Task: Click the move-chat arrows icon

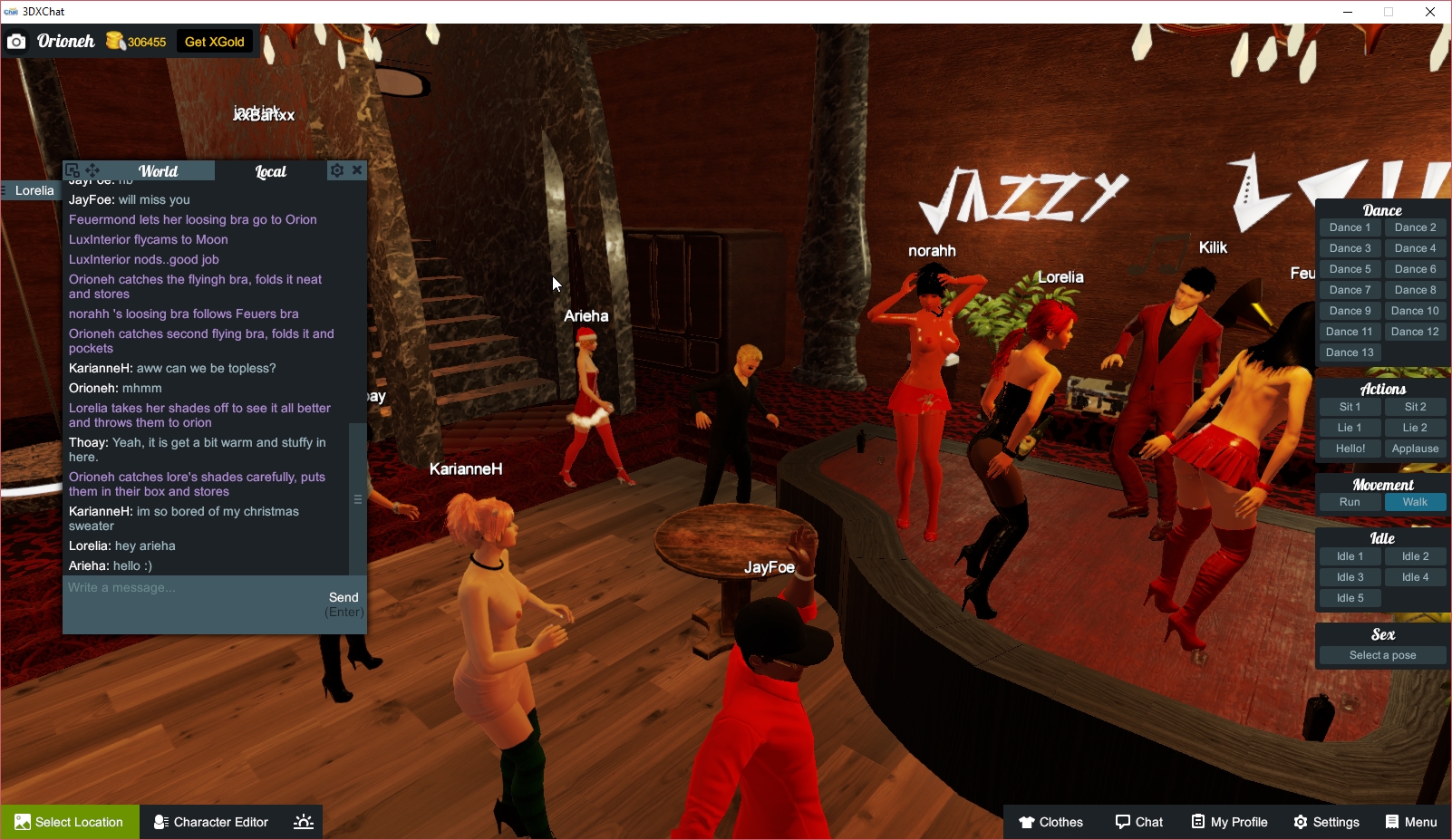Action: [92, 169]
